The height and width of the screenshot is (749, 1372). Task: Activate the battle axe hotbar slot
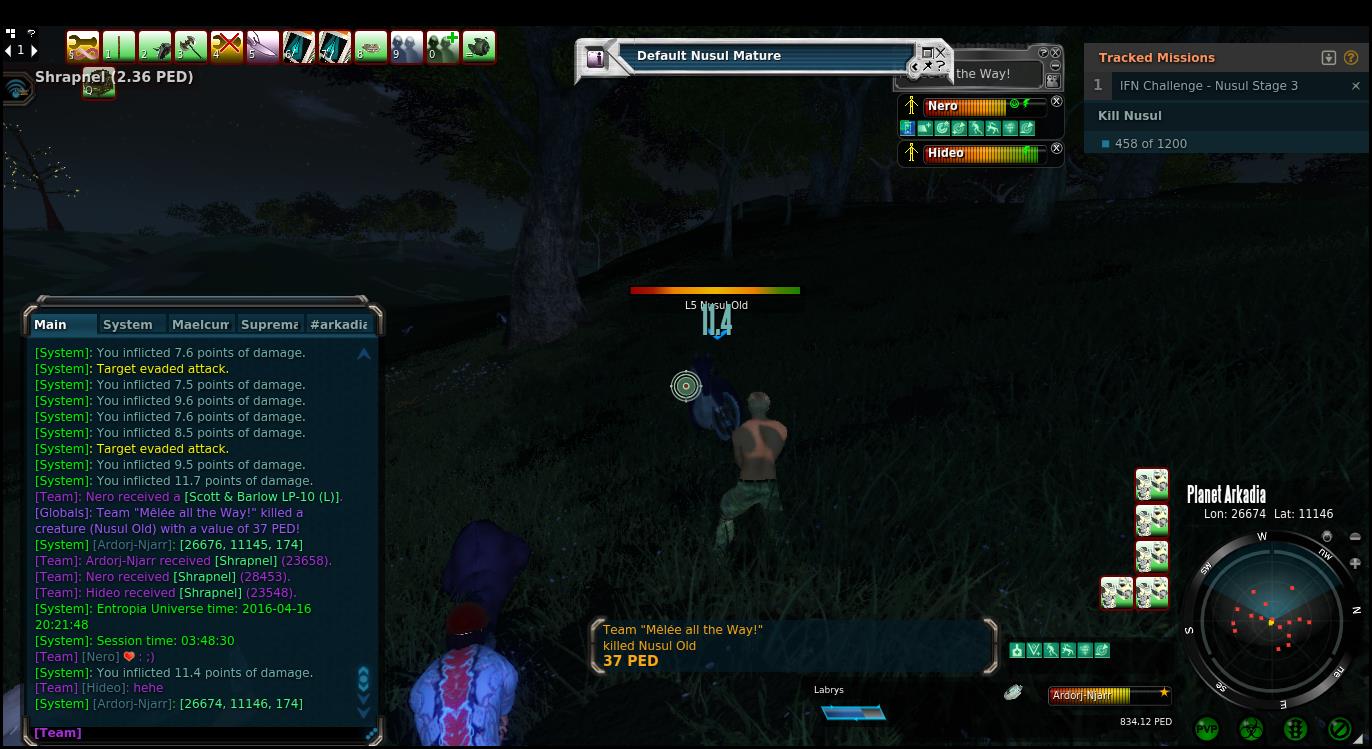pyautogui.click(x=190, y=46)
